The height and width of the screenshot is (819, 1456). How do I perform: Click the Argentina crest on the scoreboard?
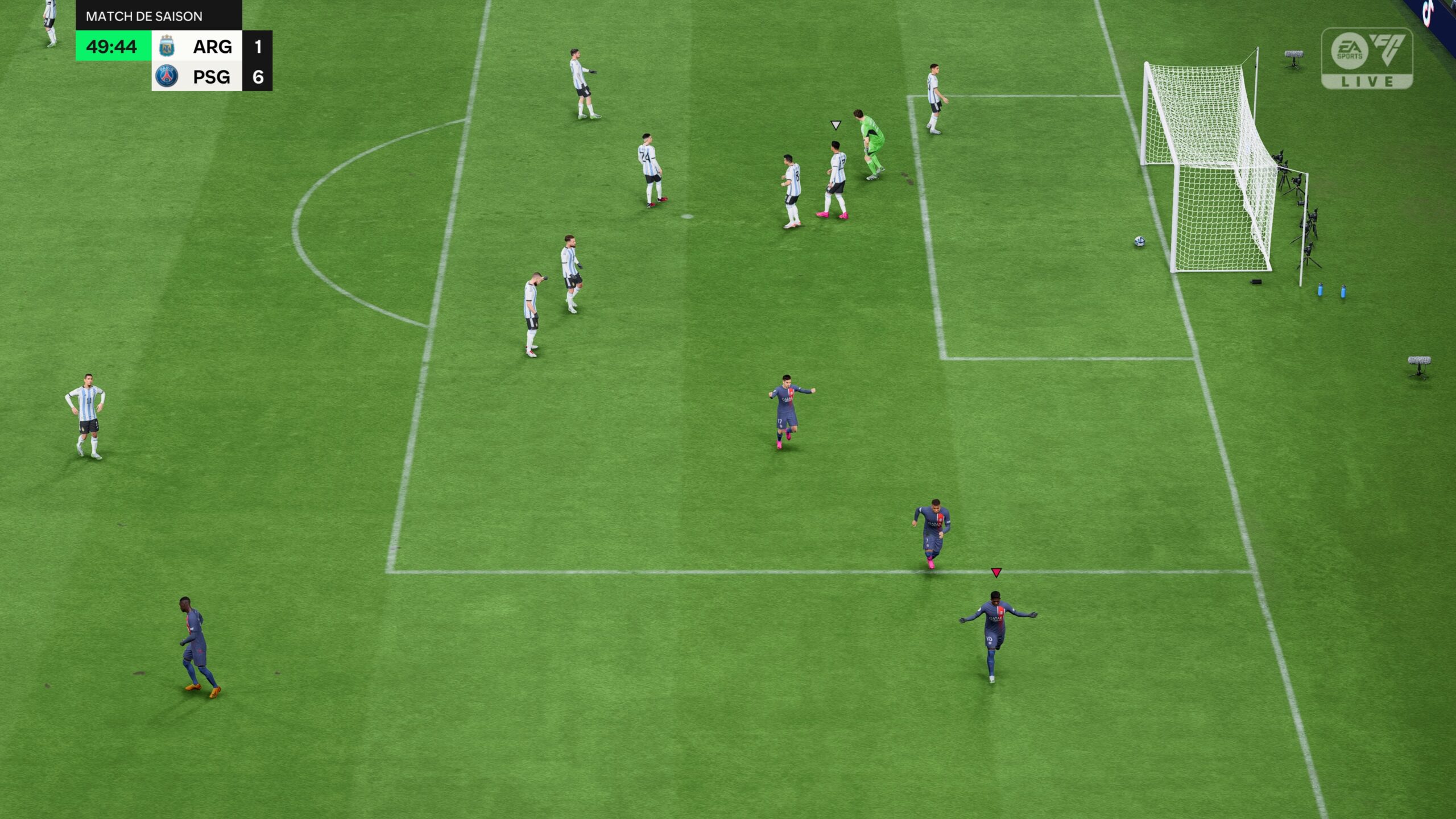pos(167,47)
